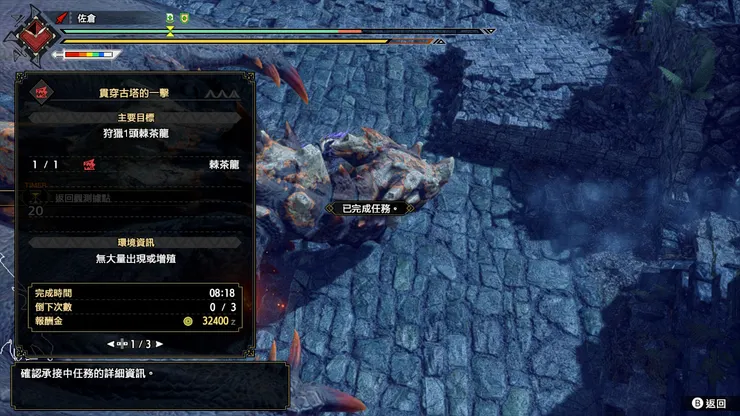The image size is (740, 416).
Task: Select the 棘茶龍 hunt target row
Action: coord(134,164)
